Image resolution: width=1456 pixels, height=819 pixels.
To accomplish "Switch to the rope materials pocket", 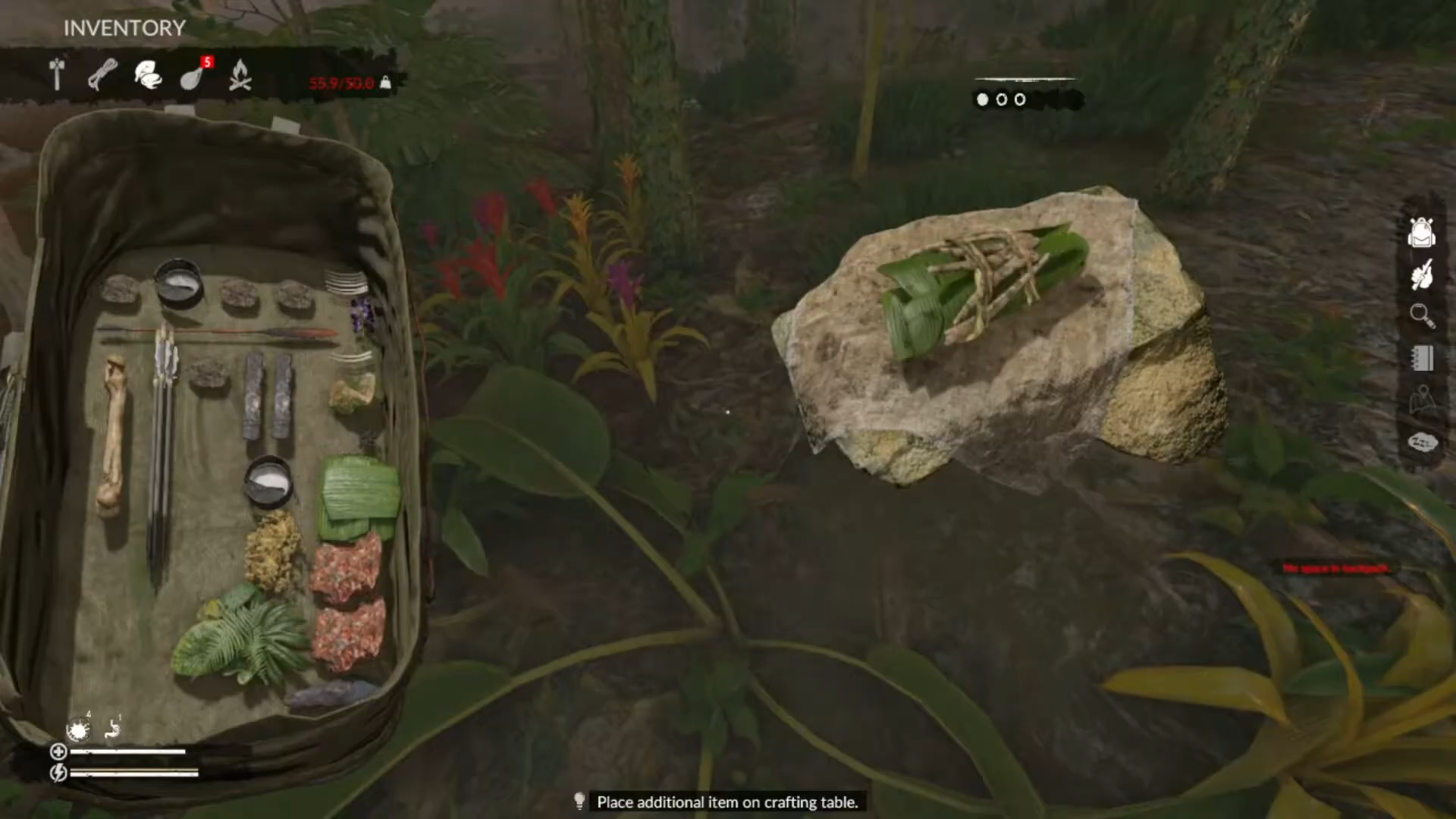I will tap(102, 74).
